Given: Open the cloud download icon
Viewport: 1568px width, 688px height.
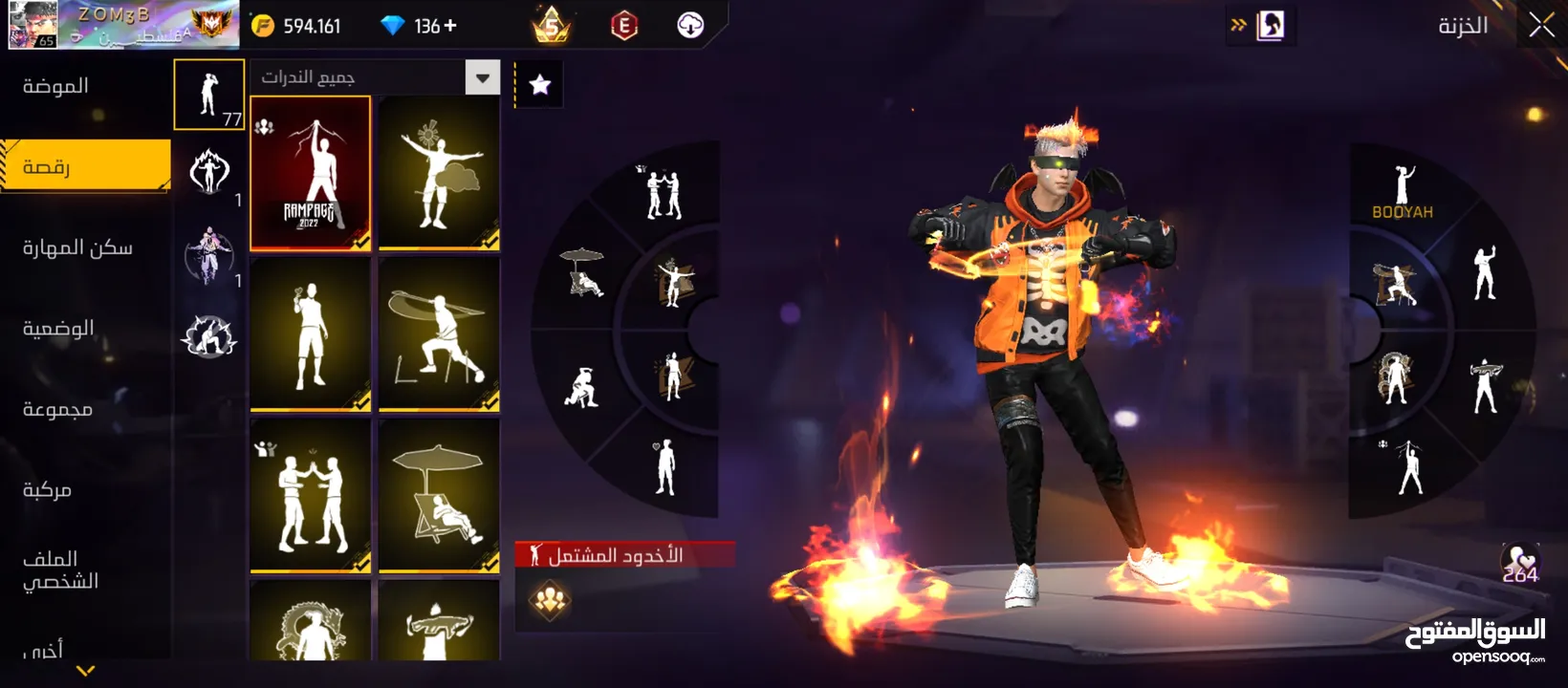Looking at the screenshot, I should (x=690, y=26).
